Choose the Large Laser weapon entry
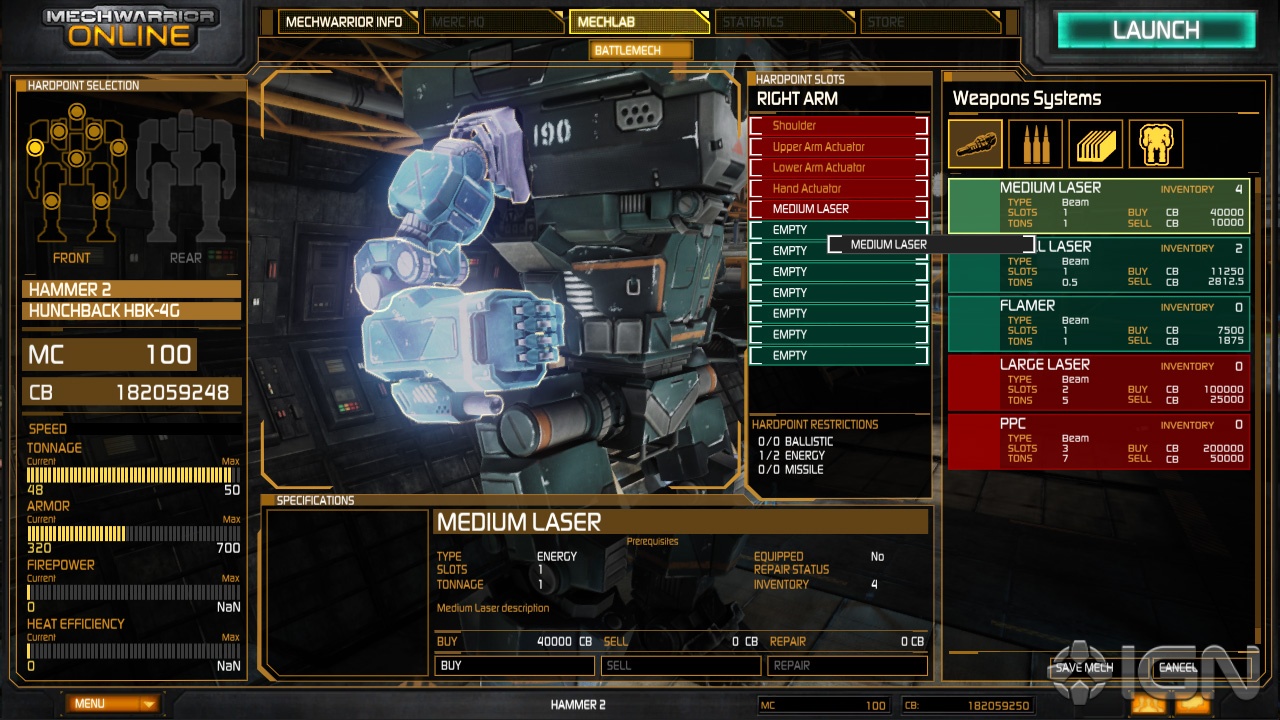1280x720 pixels. 1097,382
